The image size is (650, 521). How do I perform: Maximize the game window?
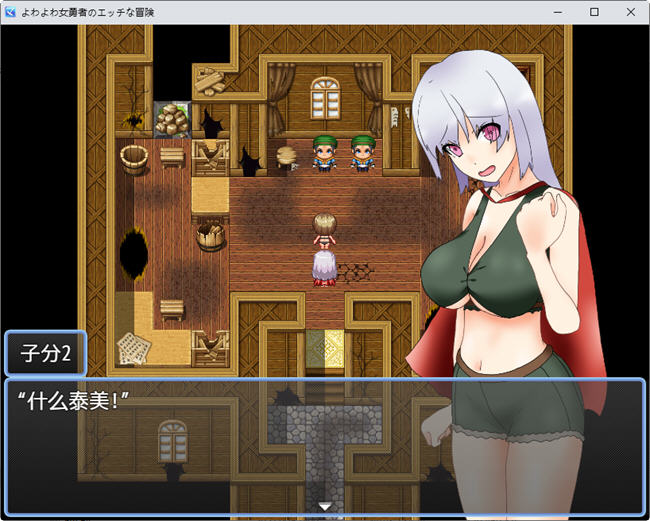click(x=593, y=12)
